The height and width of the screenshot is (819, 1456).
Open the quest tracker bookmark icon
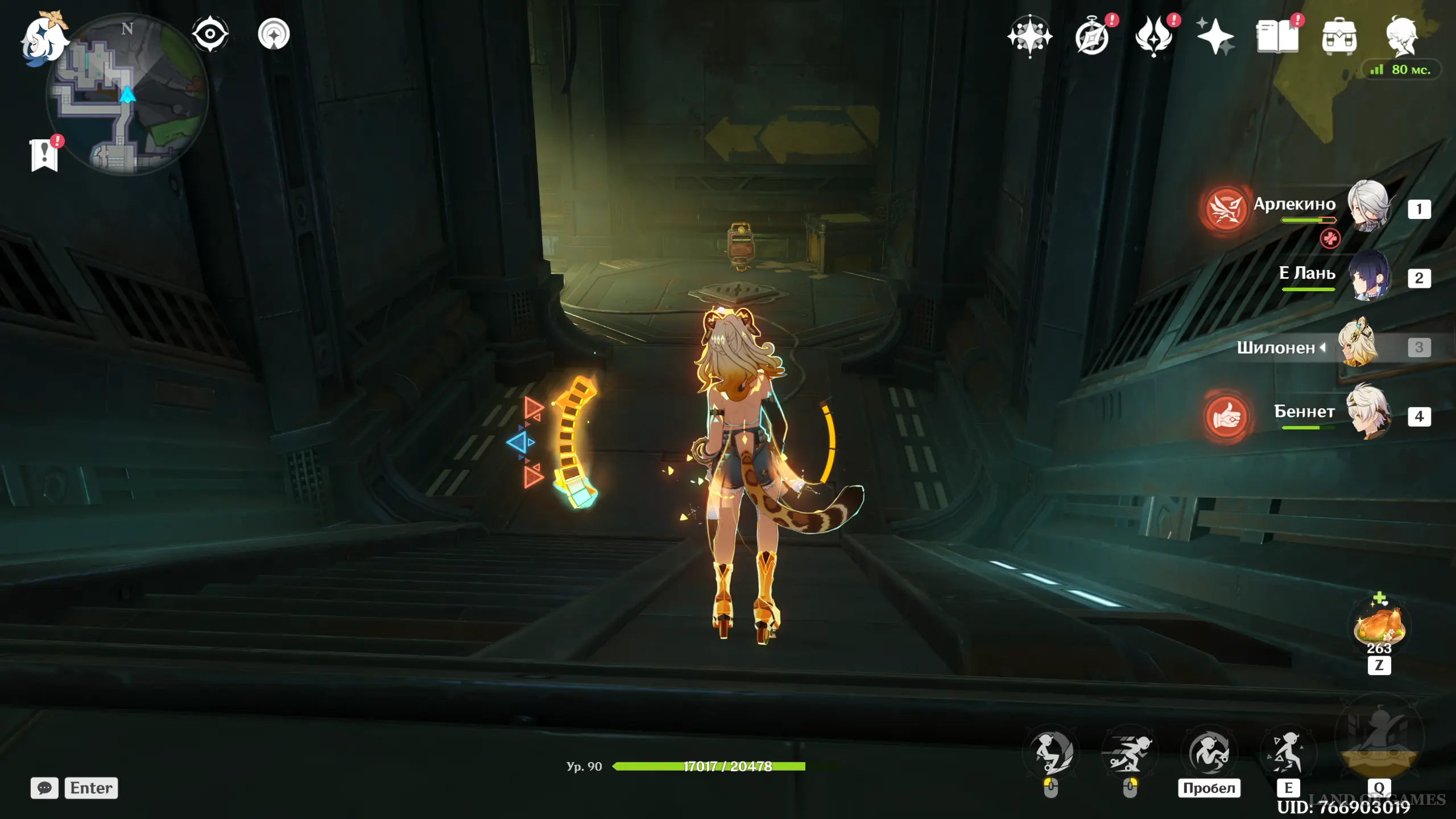44,155
